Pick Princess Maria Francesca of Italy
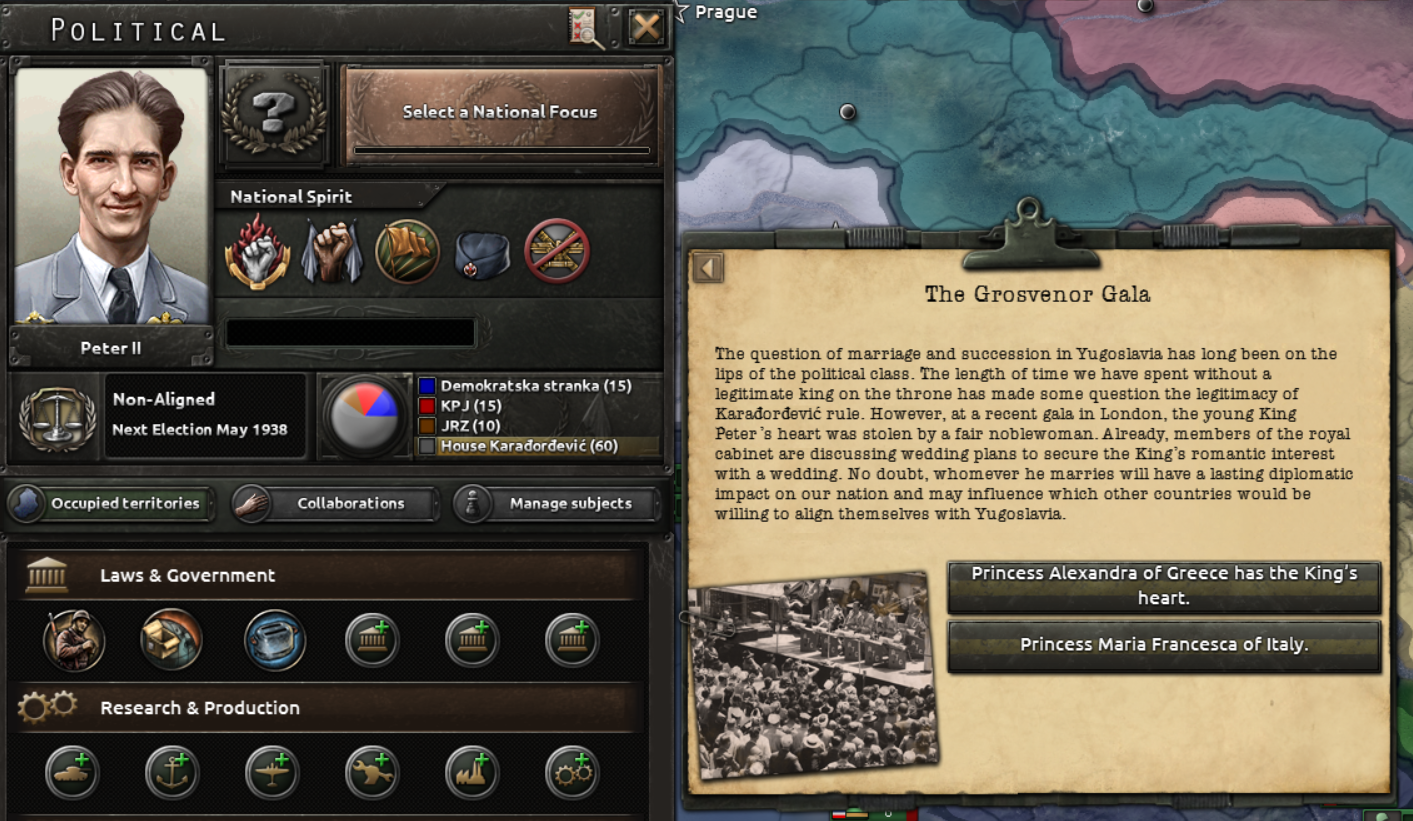1413x821 pixels. (1164, 645)
